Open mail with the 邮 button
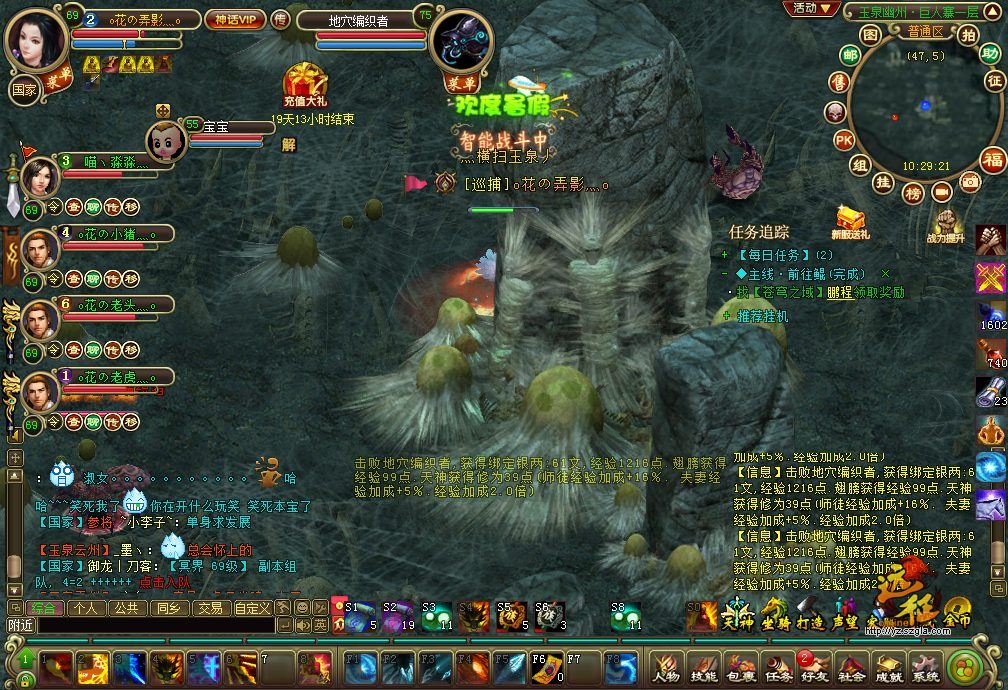 (x=850, y=55)
